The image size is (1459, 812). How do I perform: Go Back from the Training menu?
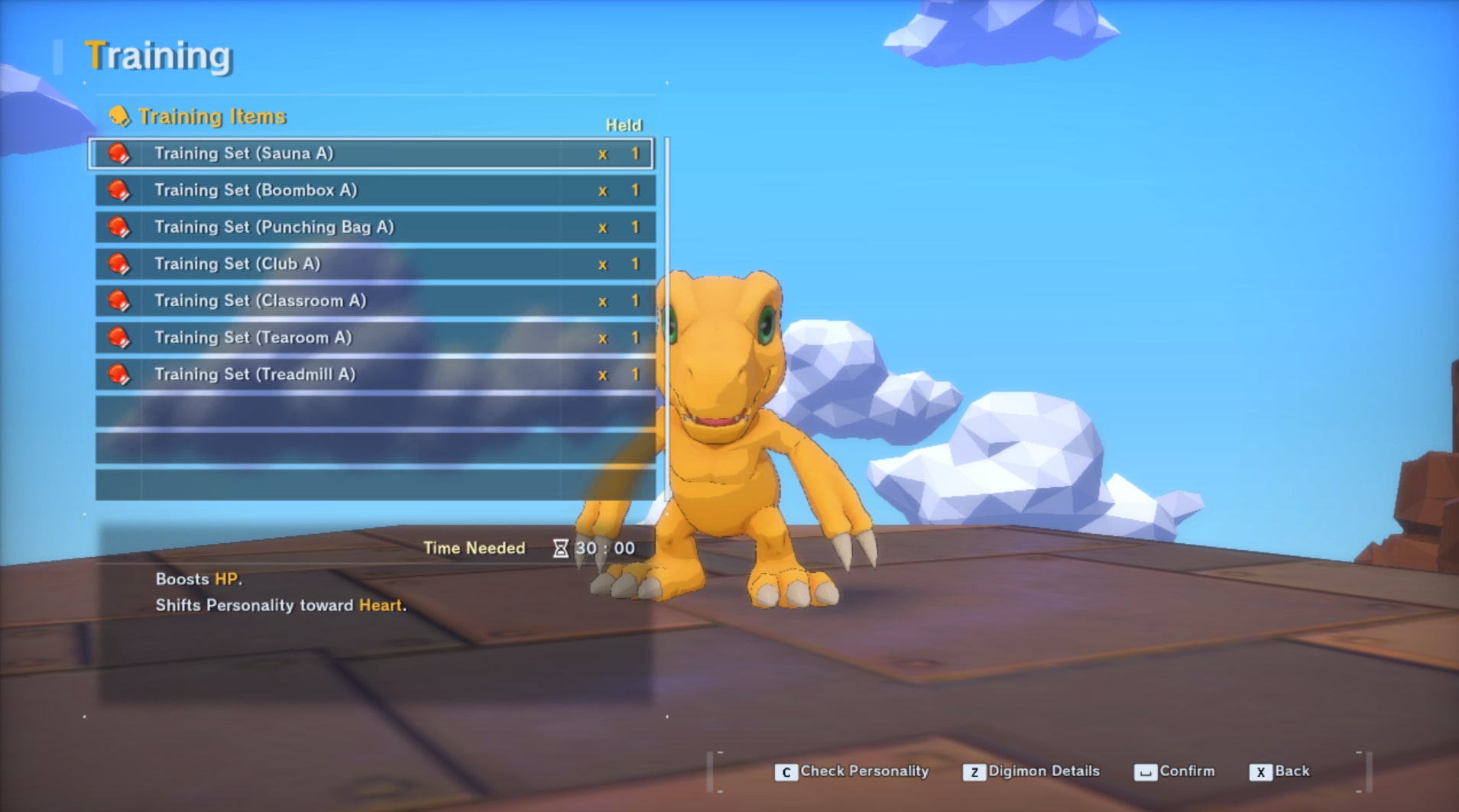(x=1280, y=772)
